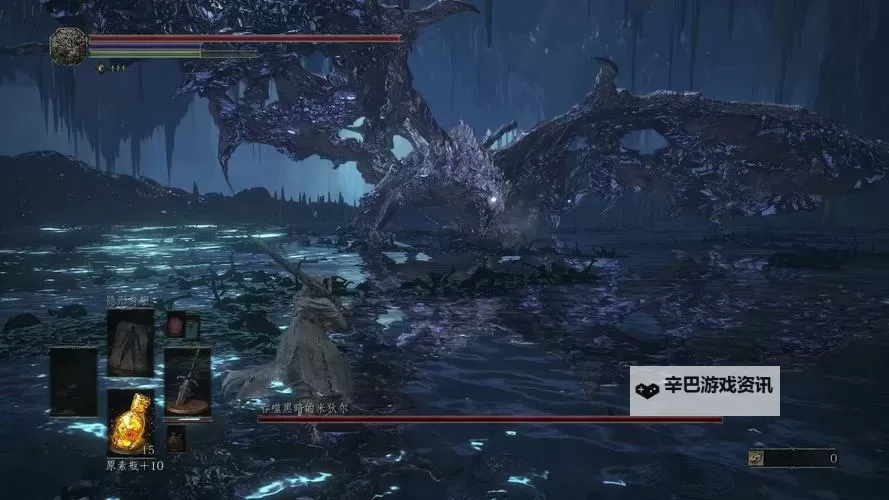Click the octagonal covenant emblem
This screenshot has width=889, height=500.
pos(69,46)
